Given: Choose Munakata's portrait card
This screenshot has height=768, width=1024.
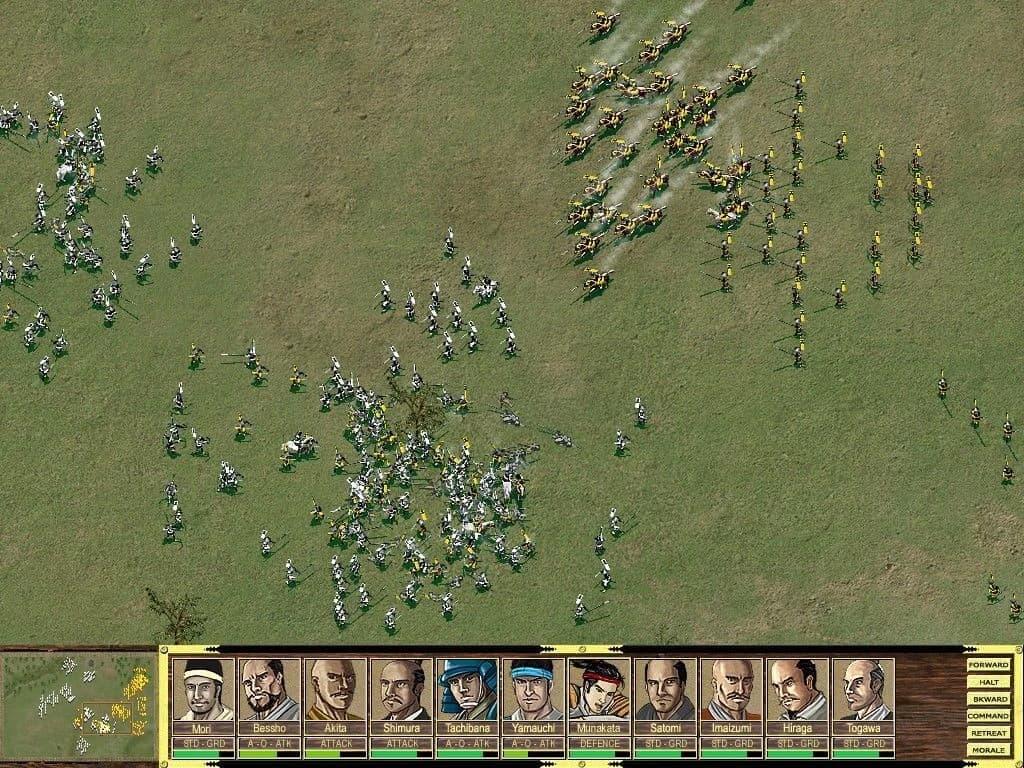Looking at the screenshot, I should pos(599,691).
